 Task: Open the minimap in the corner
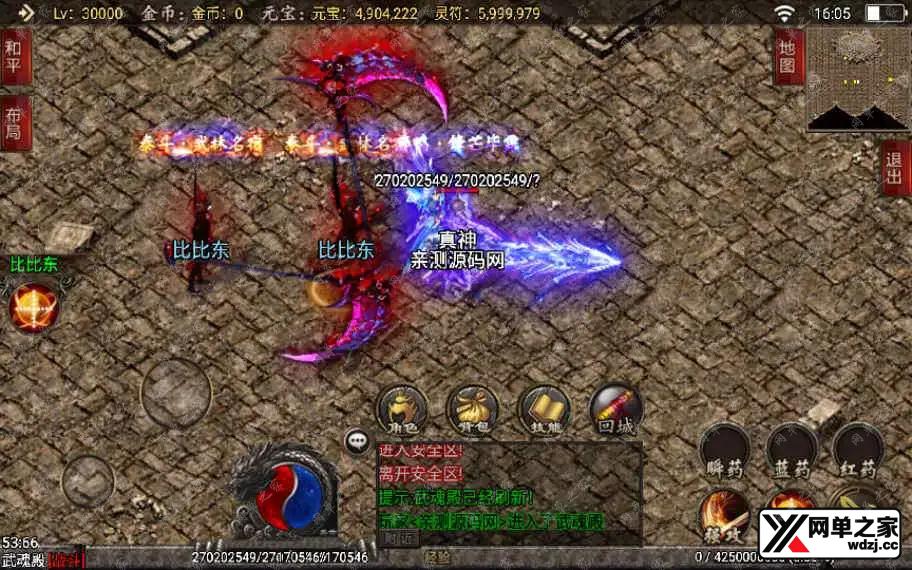[858, 79]
